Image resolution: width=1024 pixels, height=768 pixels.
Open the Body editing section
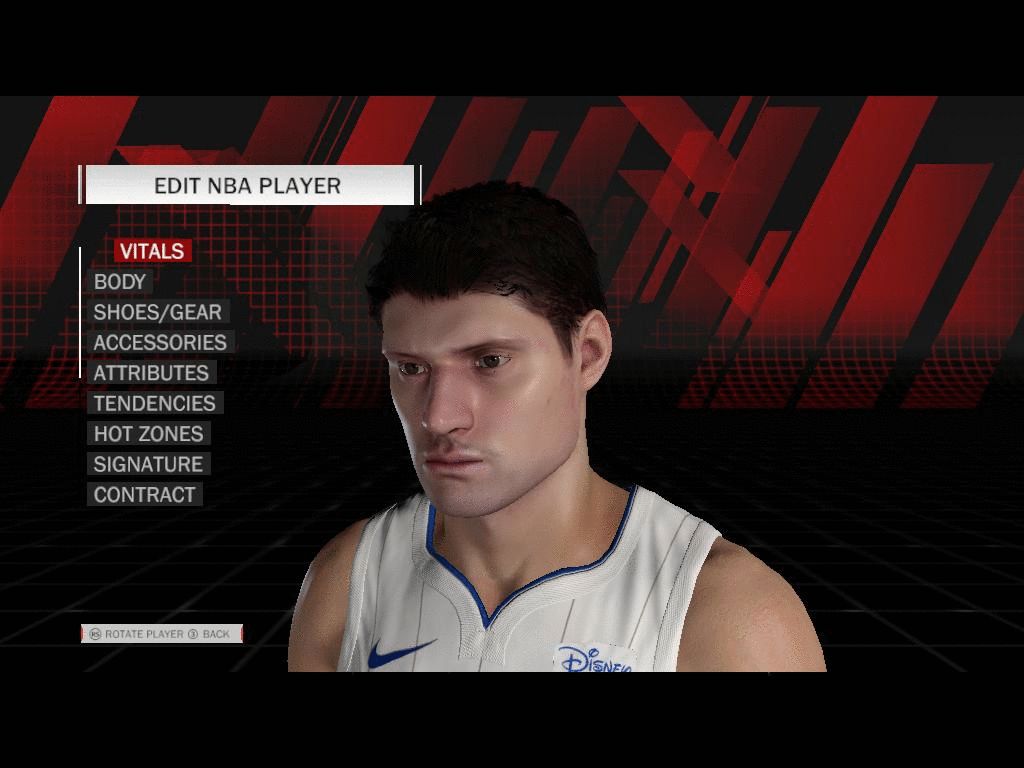pos(120,282)
